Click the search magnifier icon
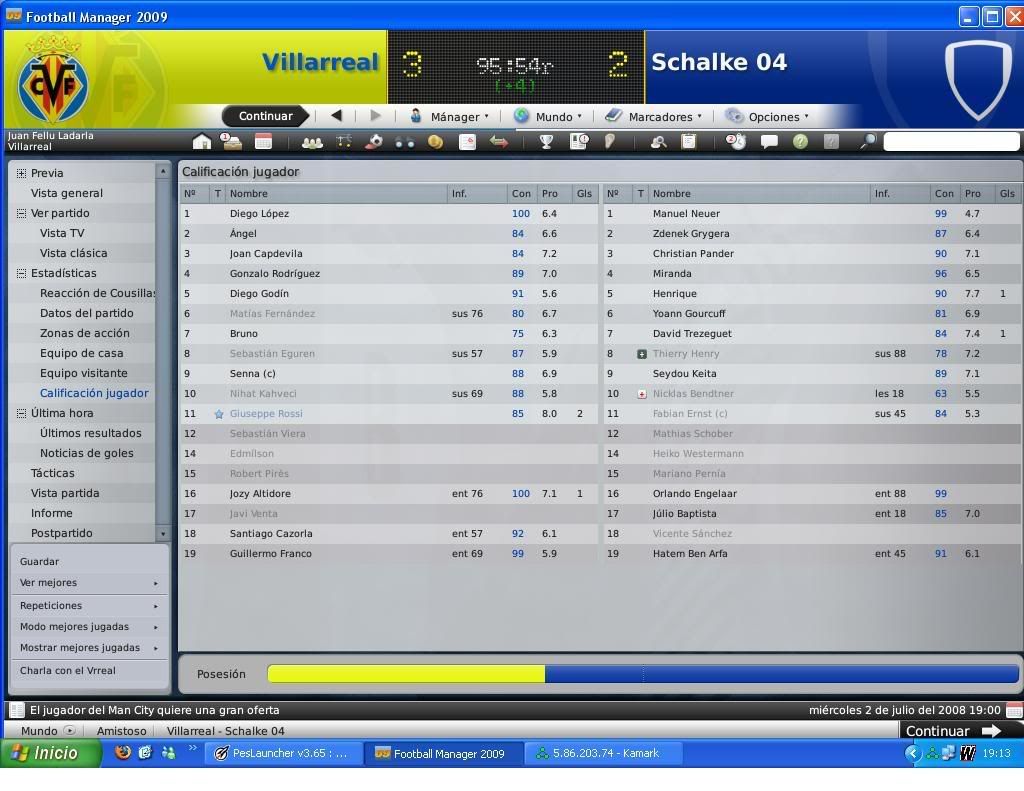1024x791 pixels. 867,142
